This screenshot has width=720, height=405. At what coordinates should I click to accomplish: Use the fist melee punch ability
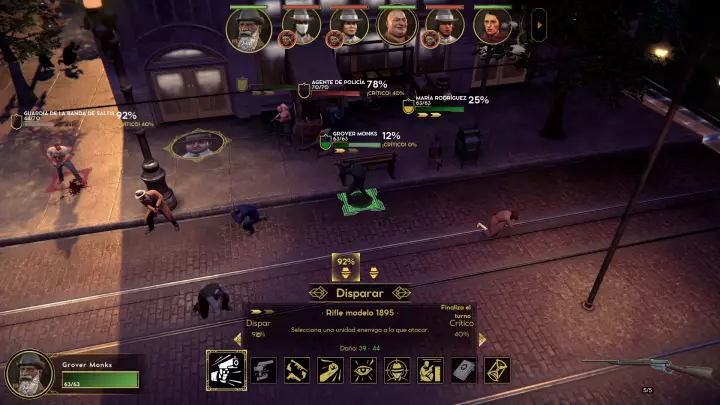click(329, 370)
